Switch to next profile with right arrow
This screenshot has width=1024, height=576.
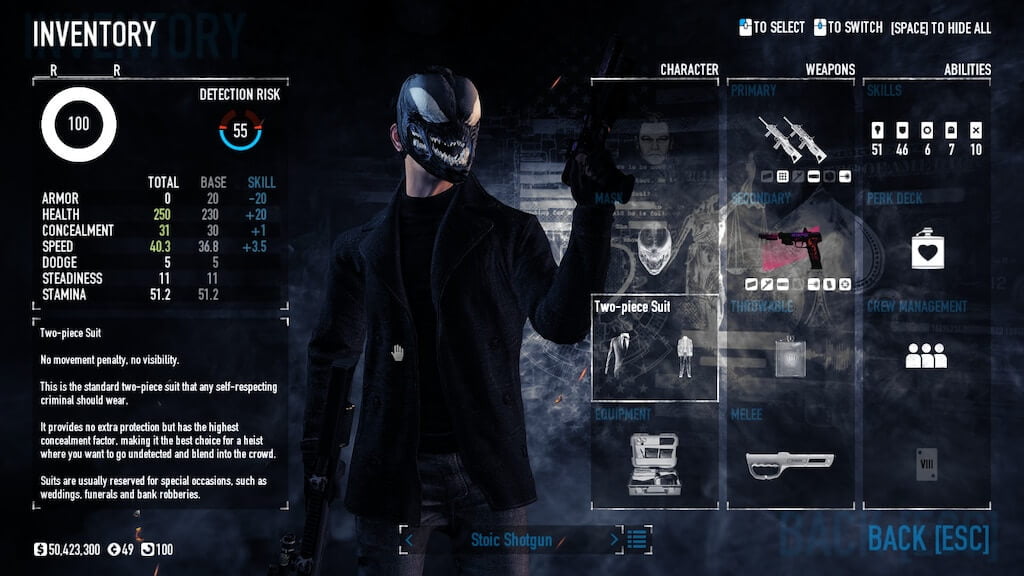coord(614,540)
